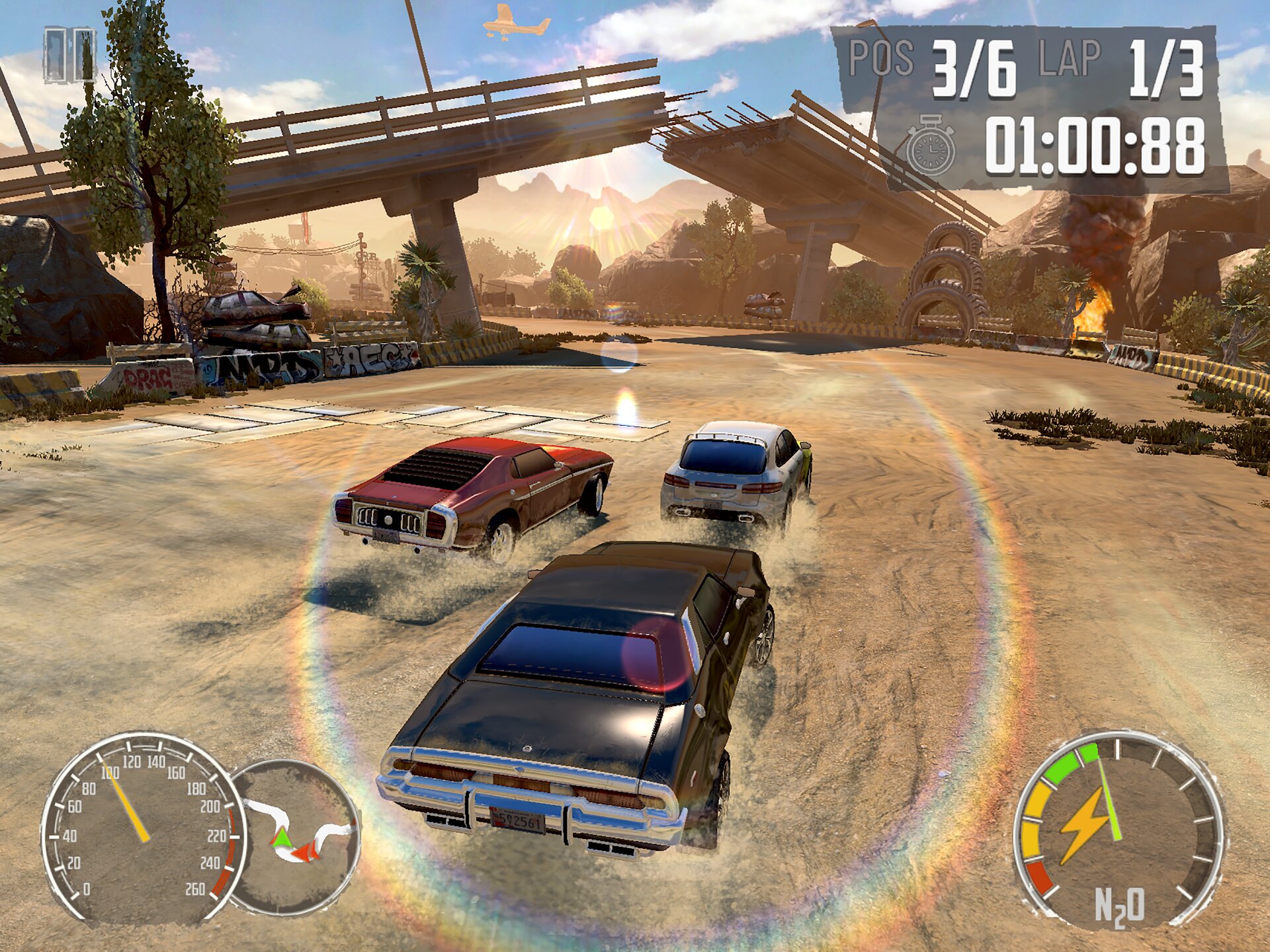Activate the N2O nitro boost

1118,830
